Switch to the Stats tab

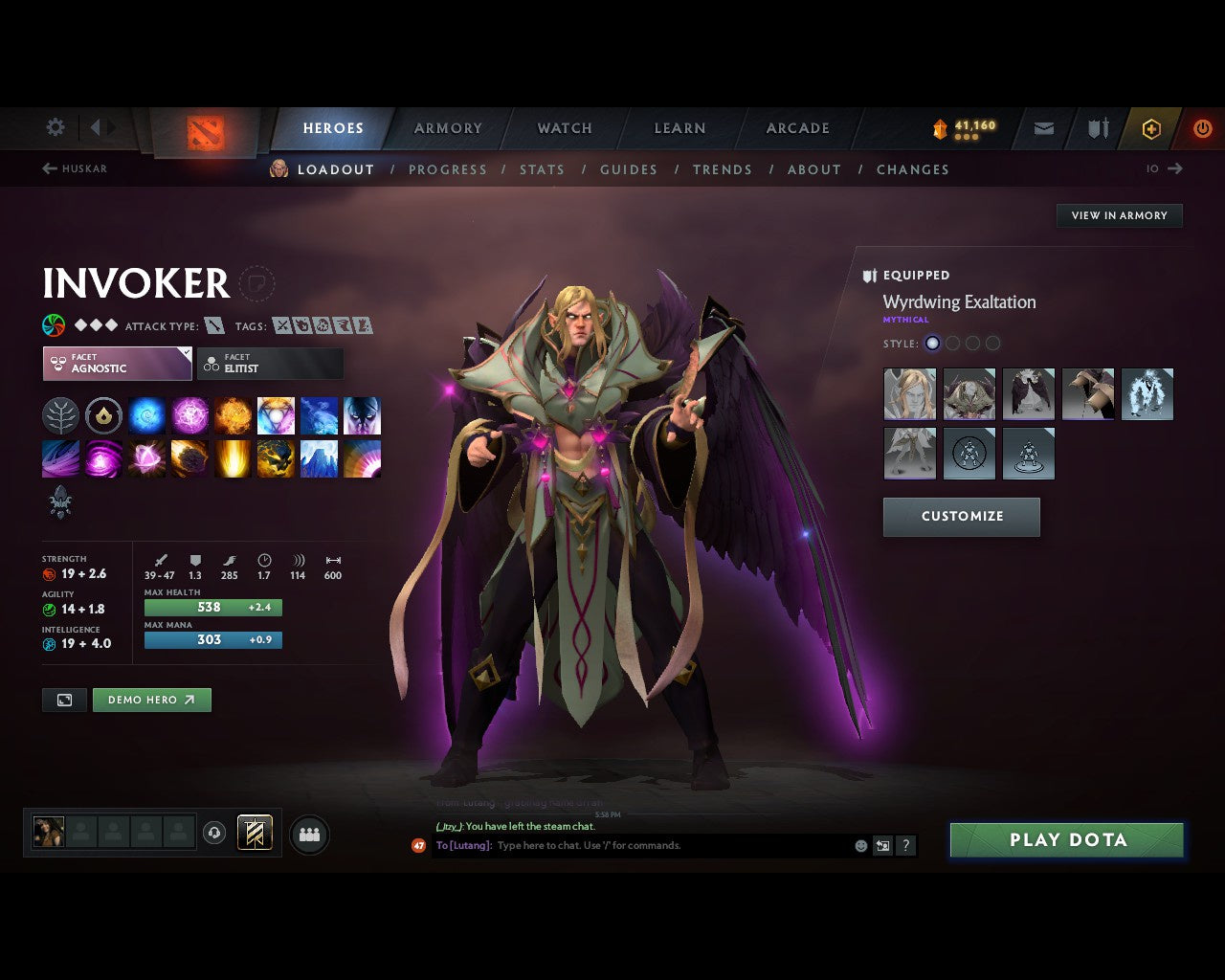pyautogui.click(x=542, y=169)
